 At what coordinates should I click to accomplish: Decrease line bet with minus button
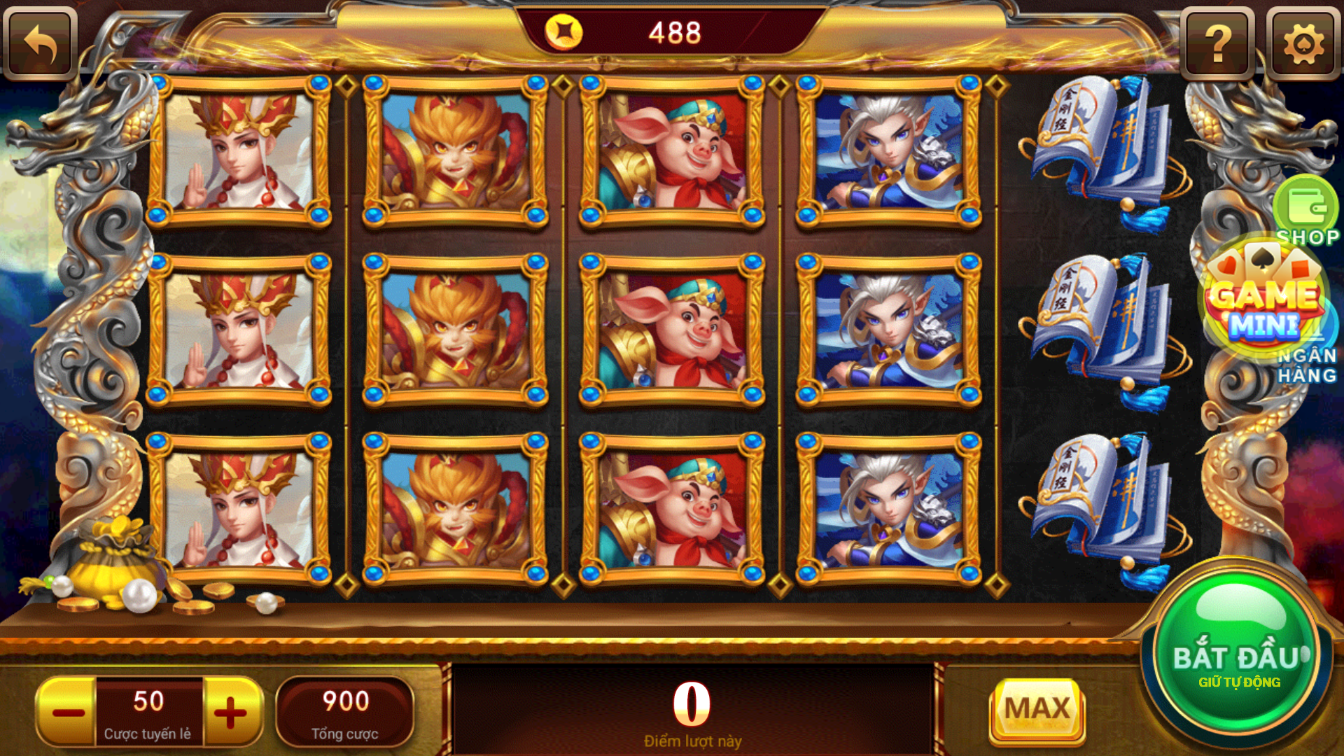click(x=68, y=712)
